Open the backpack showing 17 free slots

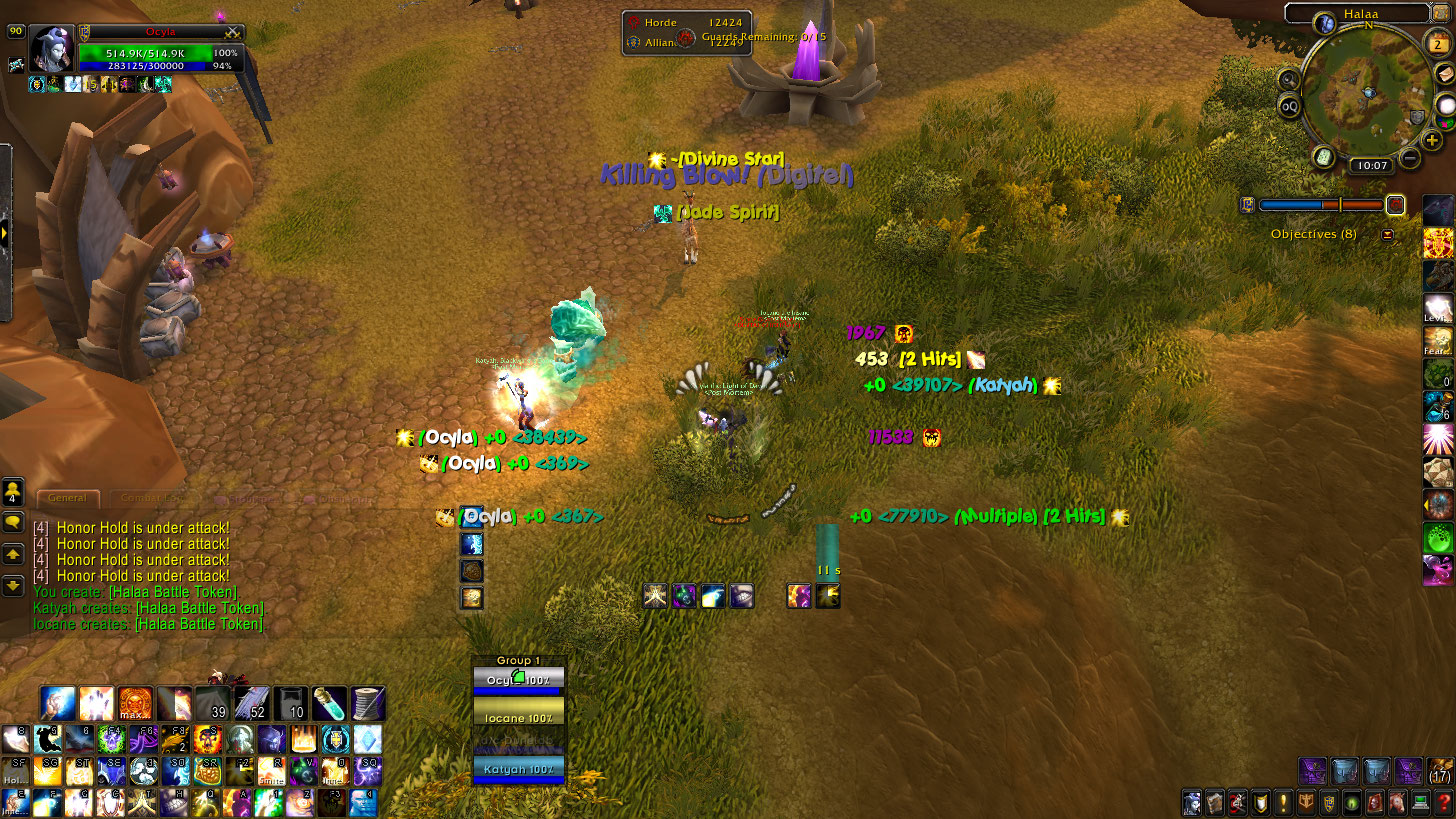[x=1440, y=770]
